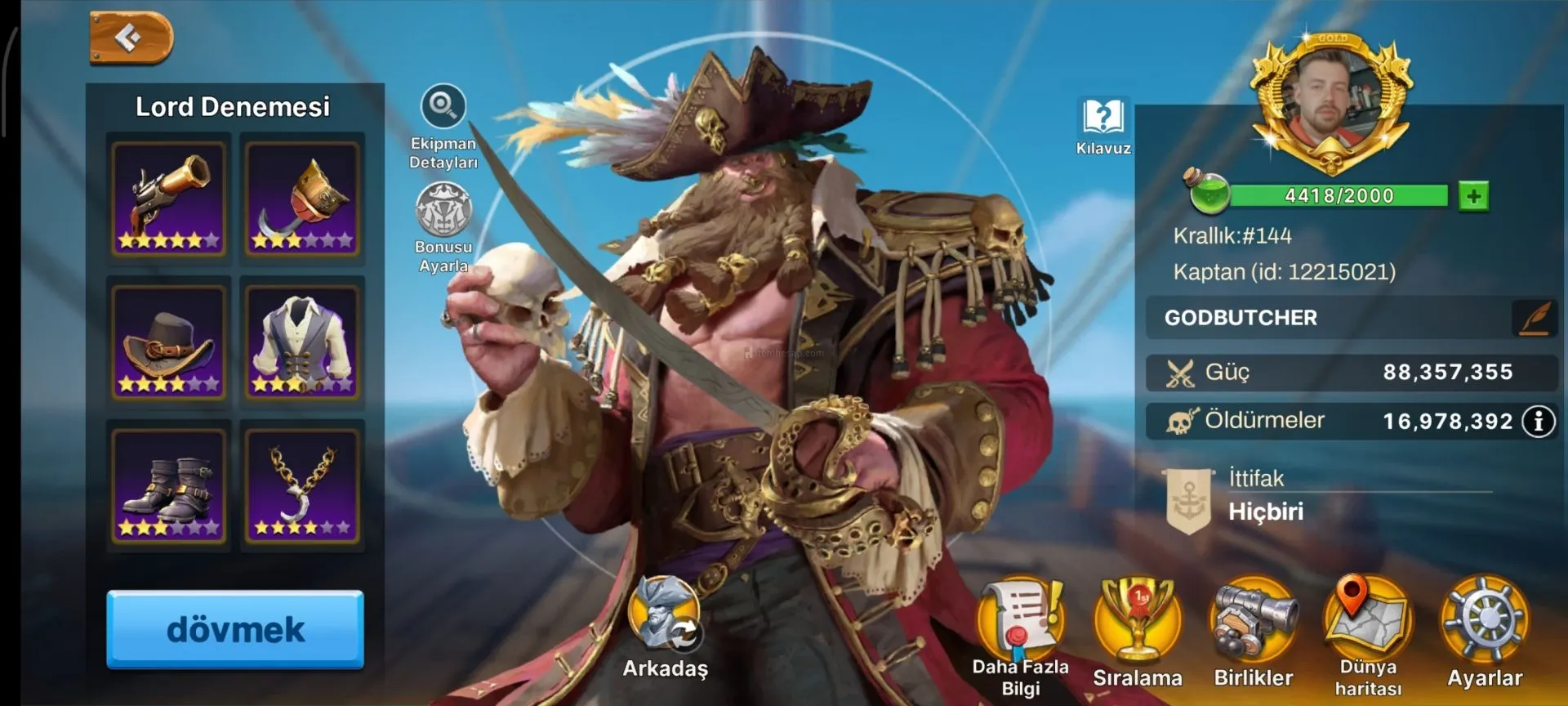Open the vest coat equipment slot
Screen dimensions: 1568x706
click(x=302, y=342)
